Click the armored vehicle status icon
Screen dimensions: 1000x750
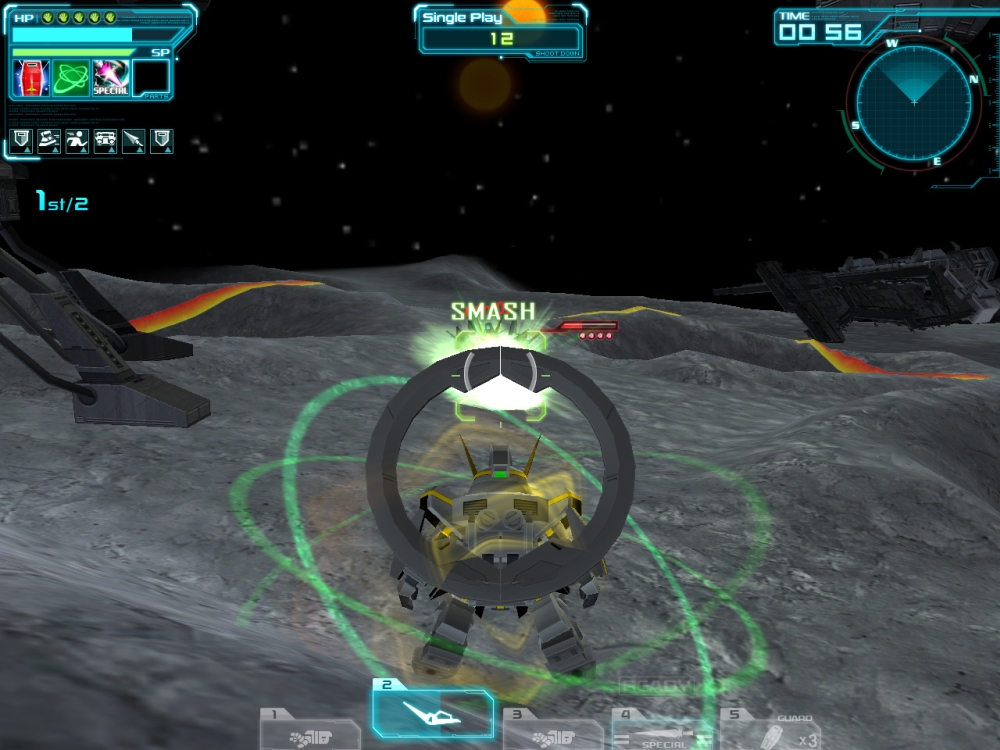(x=105, y=141)
